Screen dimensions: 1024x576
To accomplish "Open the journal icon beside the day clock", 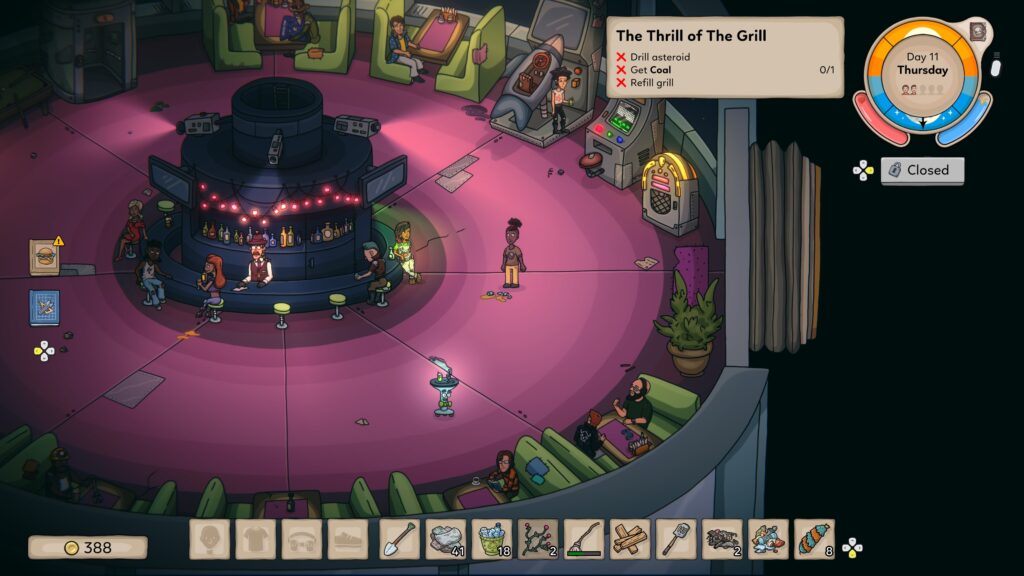I will tap(977, 32).
